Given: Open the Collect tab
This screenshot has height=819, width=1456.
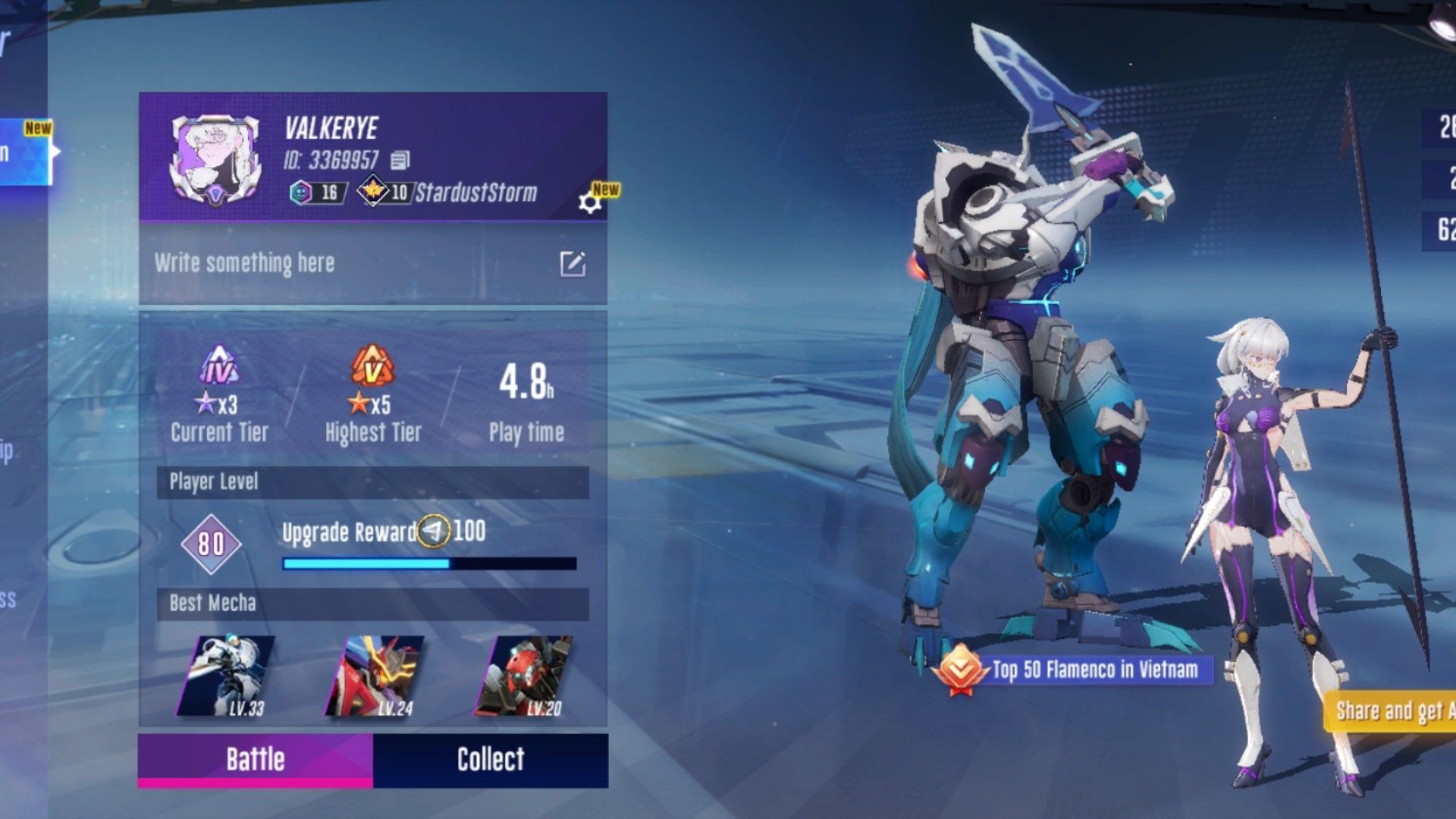Looking at the screenshot, I should point(490,759).
